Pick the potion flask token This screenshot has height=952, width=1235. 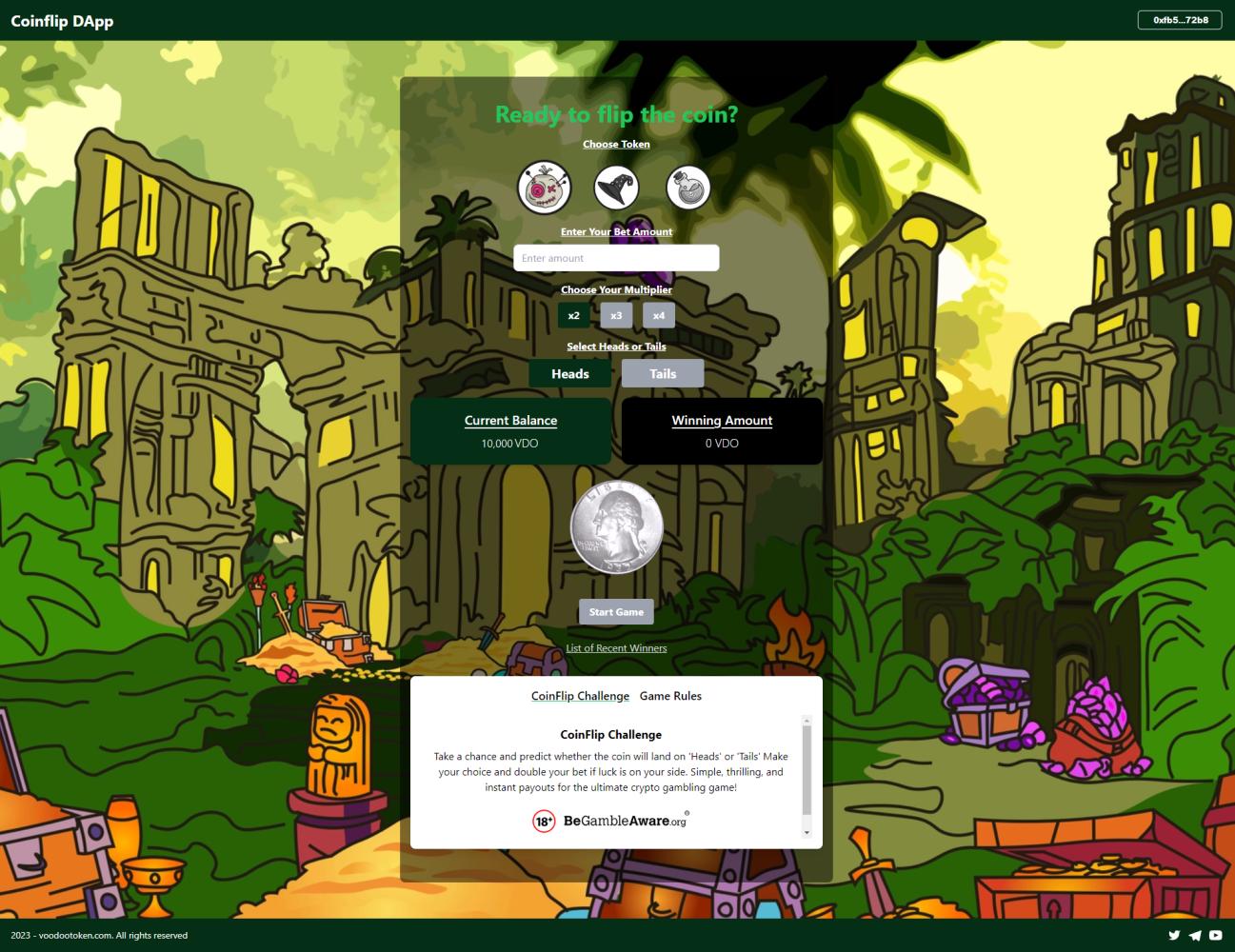pyautogui.click(x=687, y=188)
